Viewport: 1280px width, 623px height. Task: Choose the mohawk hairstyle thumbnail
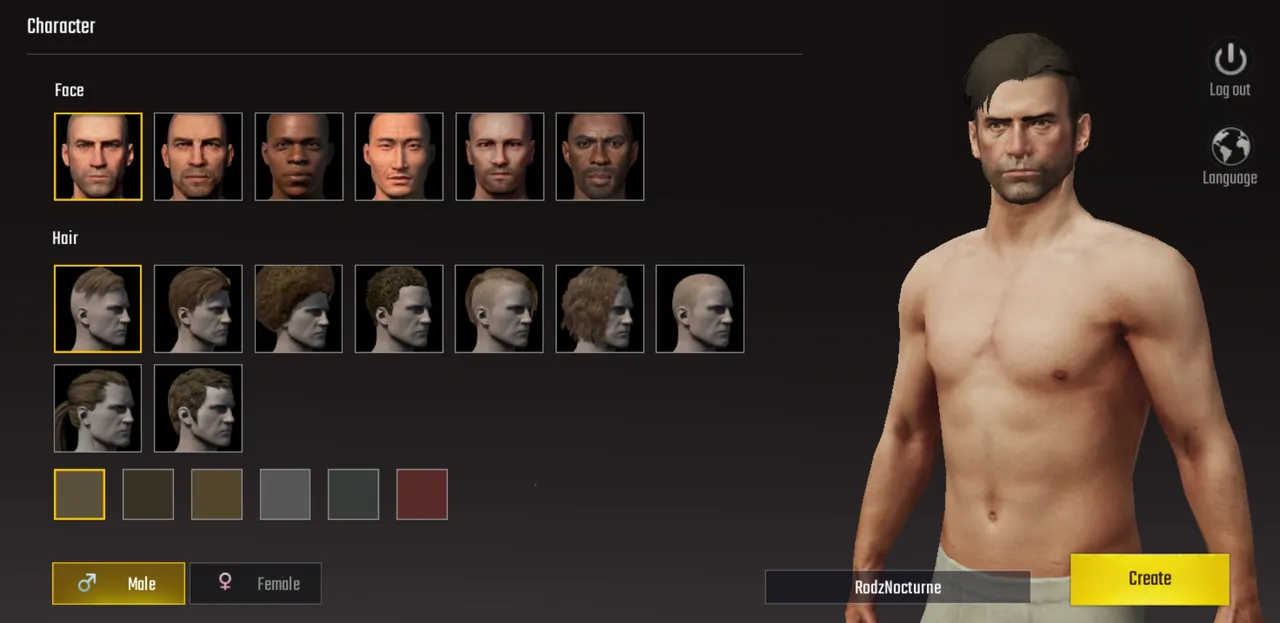[499, 309]
